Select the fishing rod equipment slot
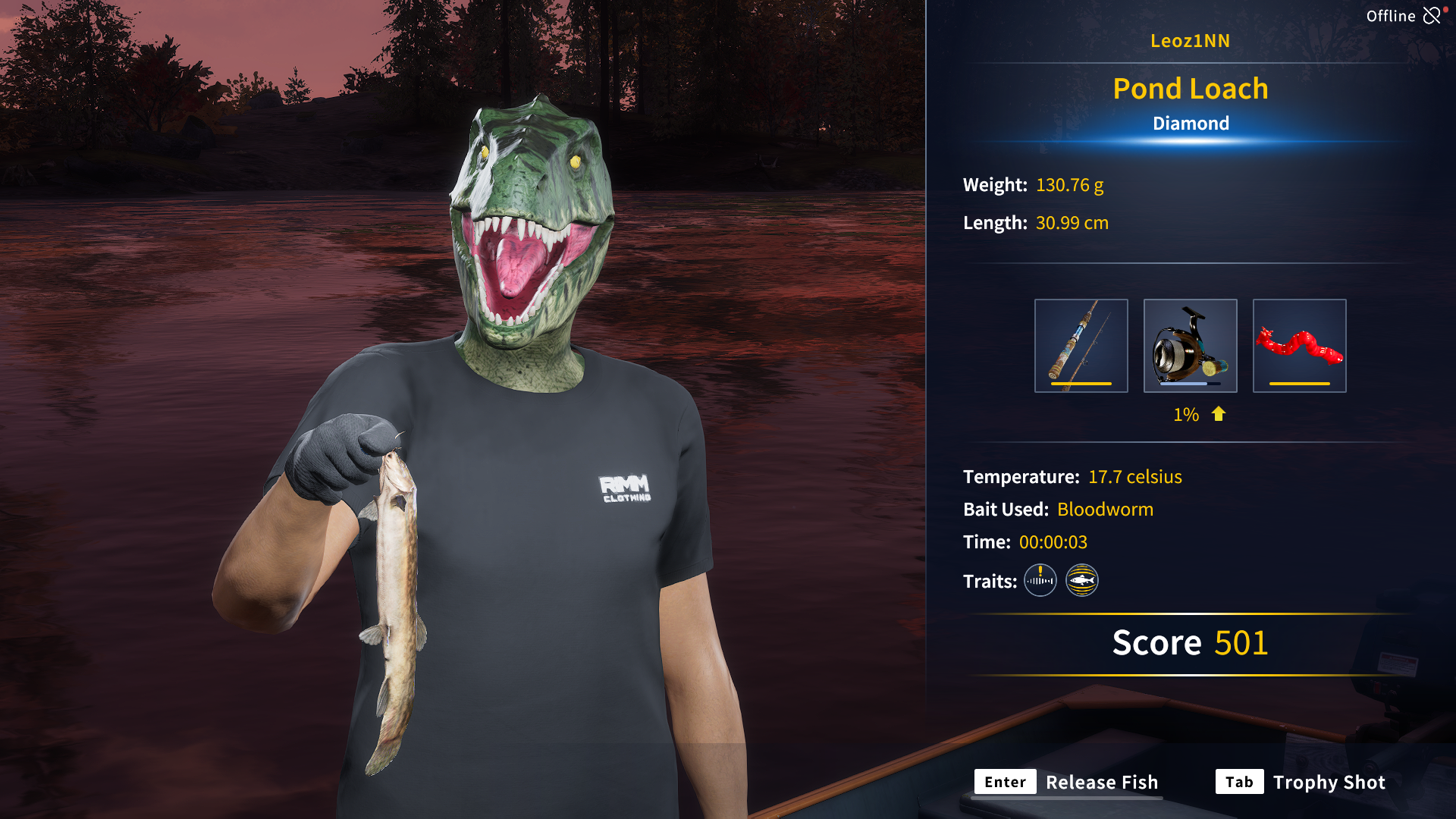The height and width of the screenshot is (819, 1456). point(1081,346)
